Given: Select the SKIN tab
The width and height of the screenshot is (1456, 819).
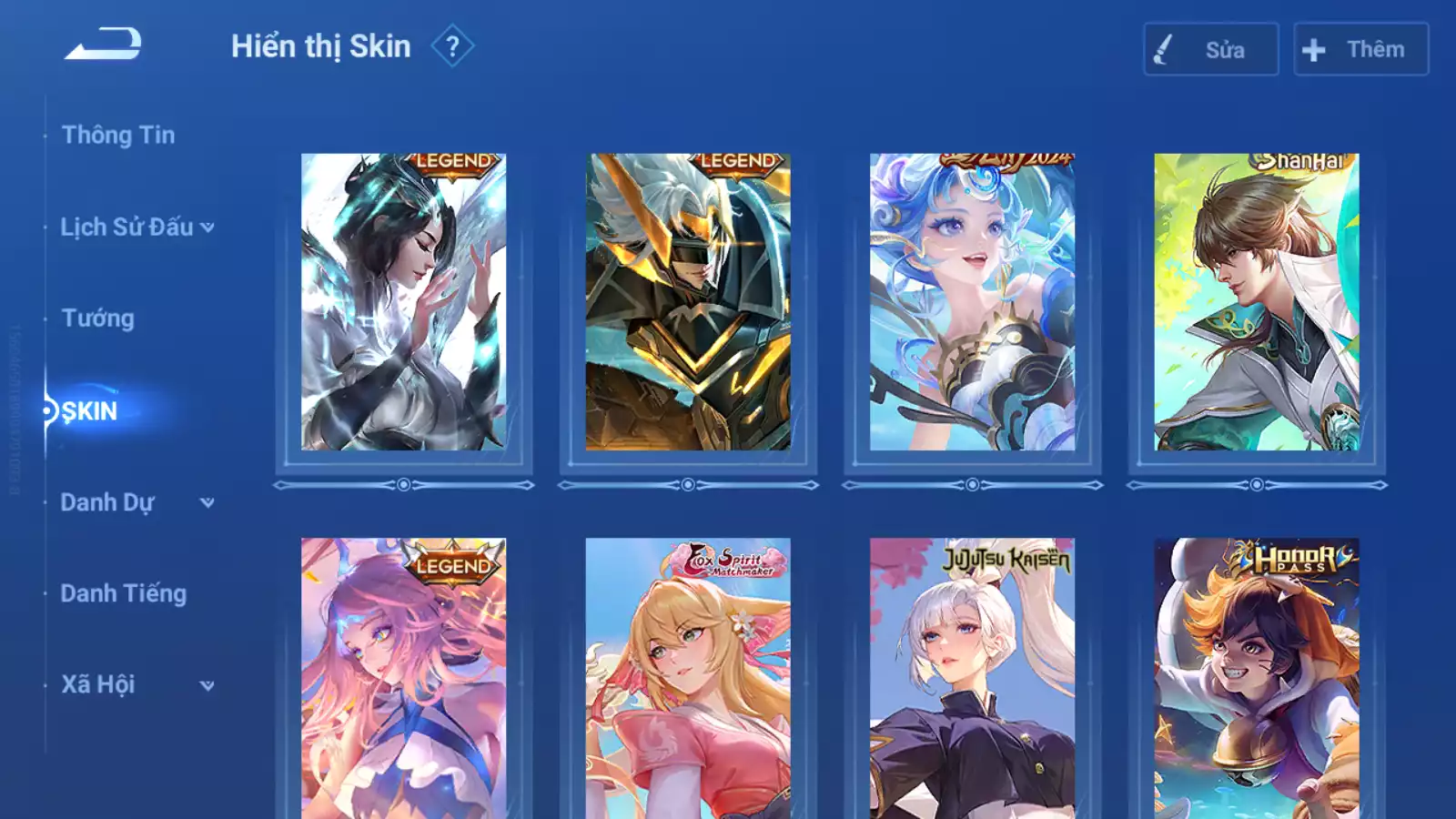Looking at the screenshot, I should click(x=89, y=411).
